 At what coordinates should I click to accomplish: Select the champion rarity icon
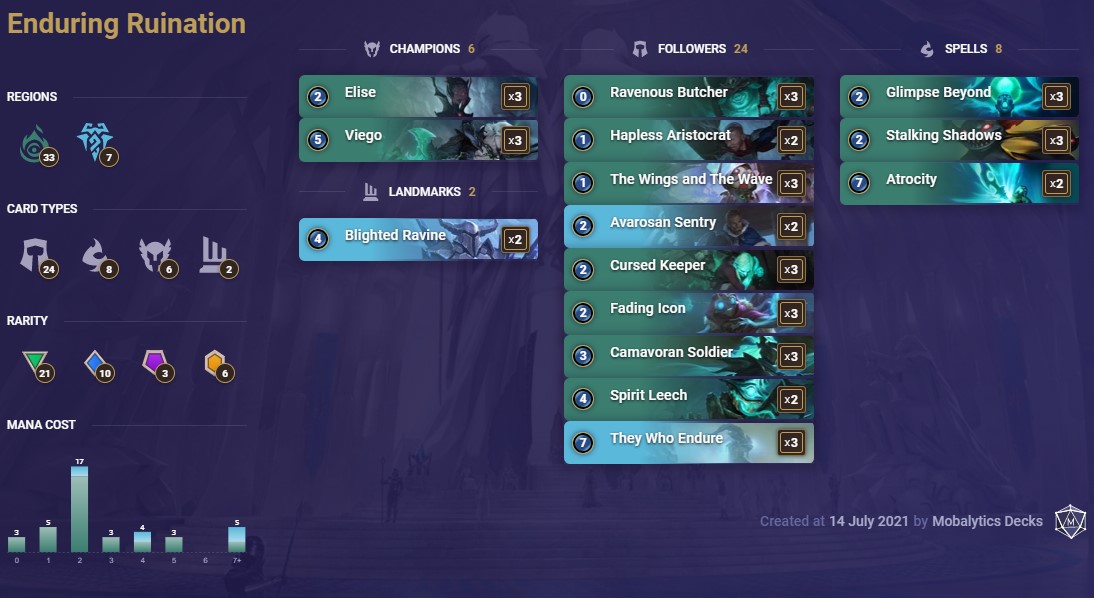pos(214,365)
